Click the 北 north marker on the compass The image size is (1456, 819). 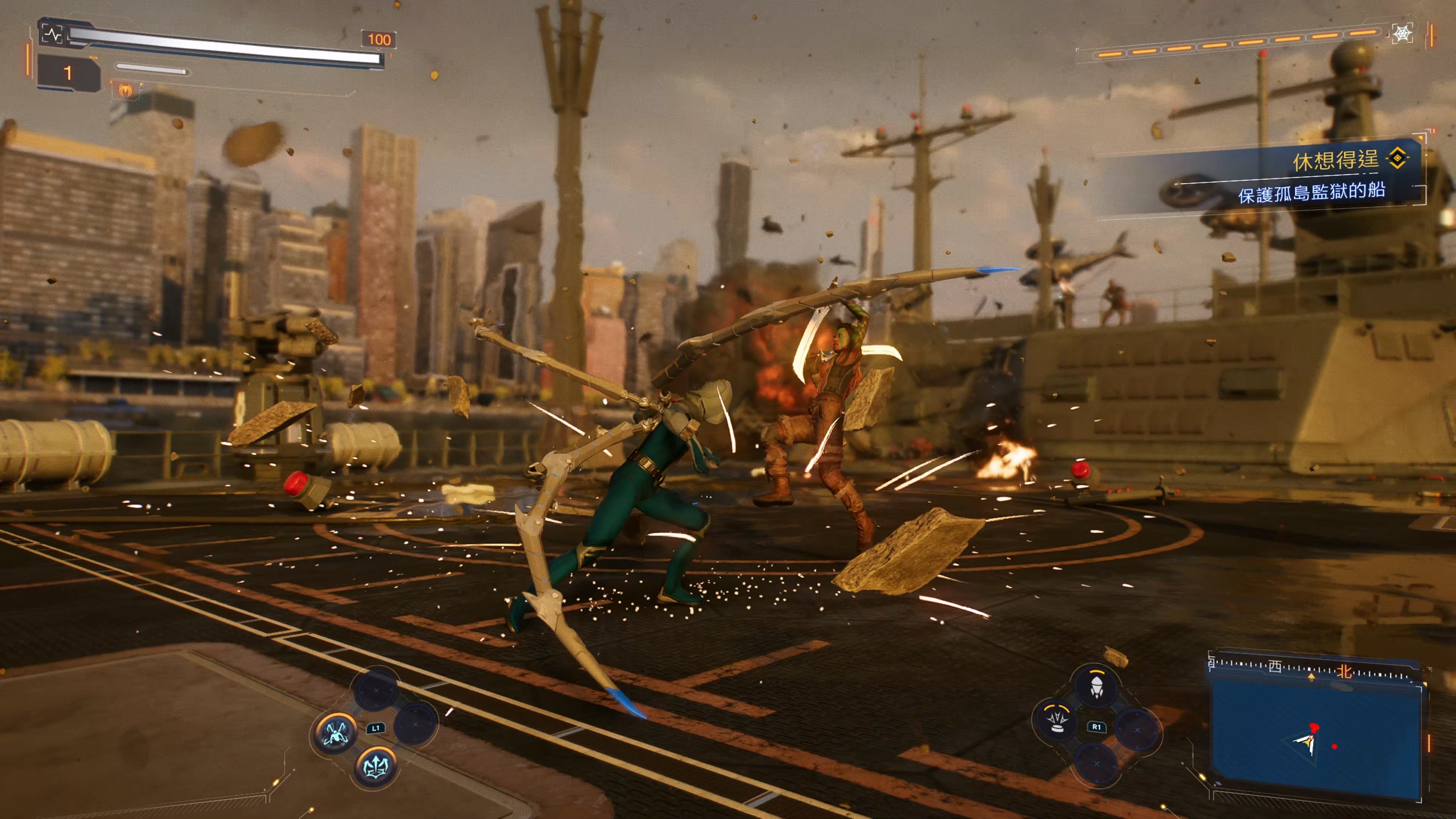click(1344, 671)
